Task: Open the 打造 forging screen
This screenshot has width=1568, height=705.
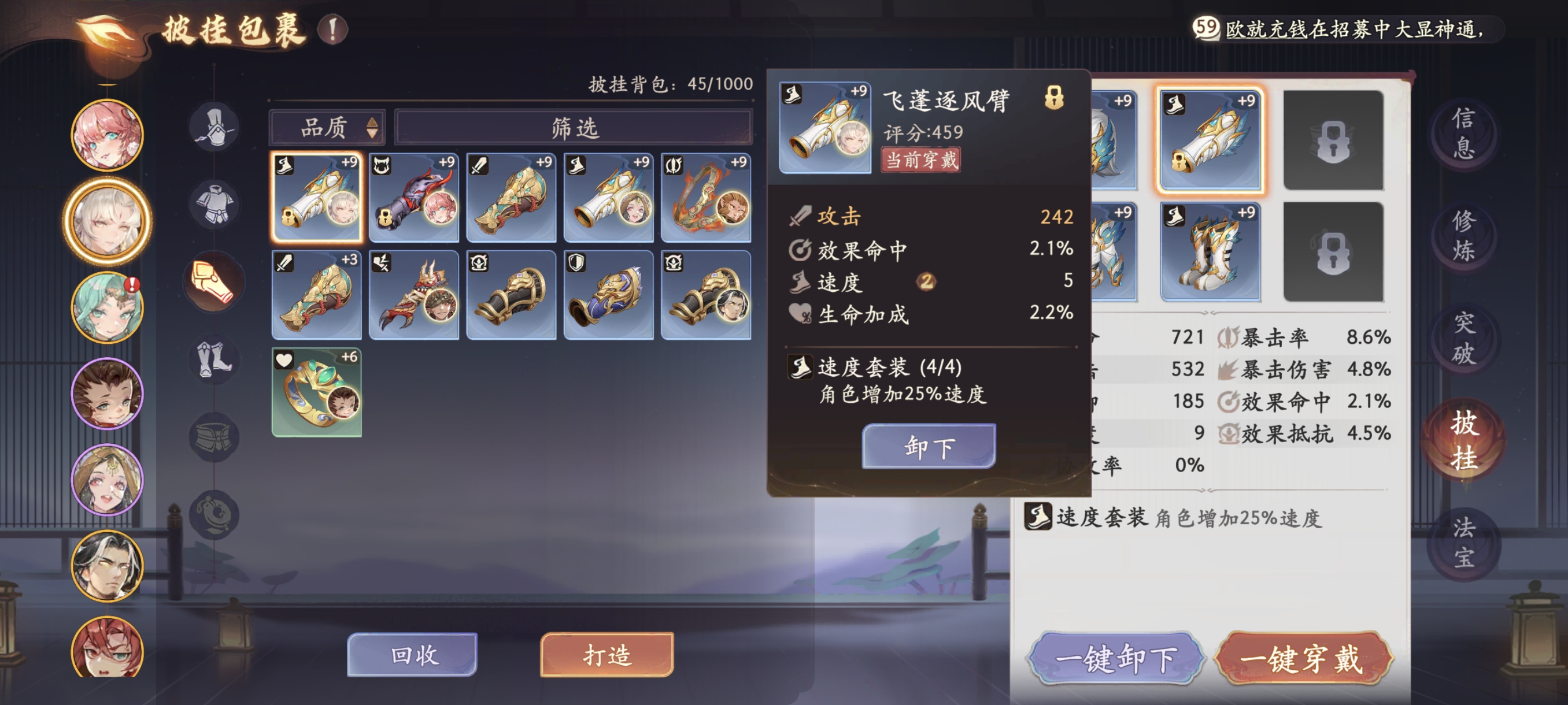Action: point(607,654)
